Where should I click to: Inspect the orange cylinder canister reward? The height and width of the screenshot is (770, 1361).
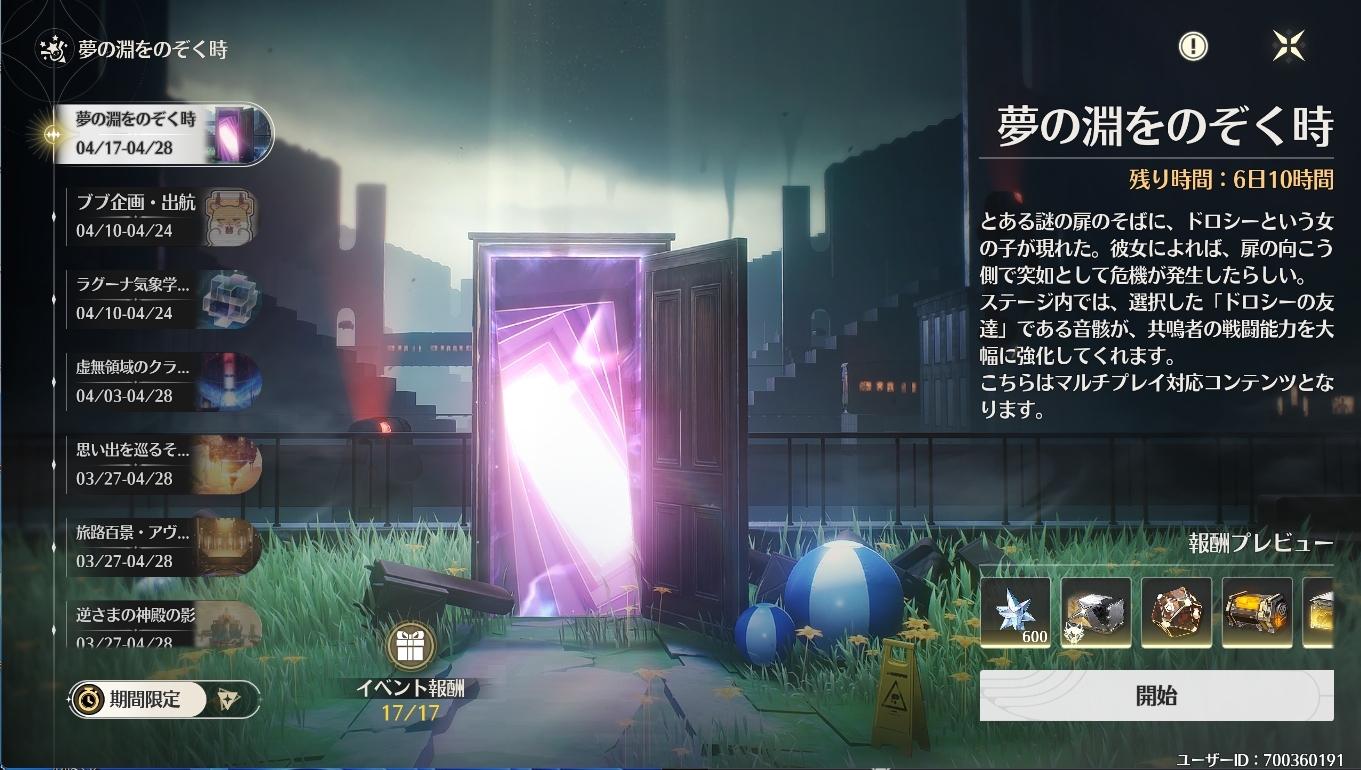point(1257,612)
